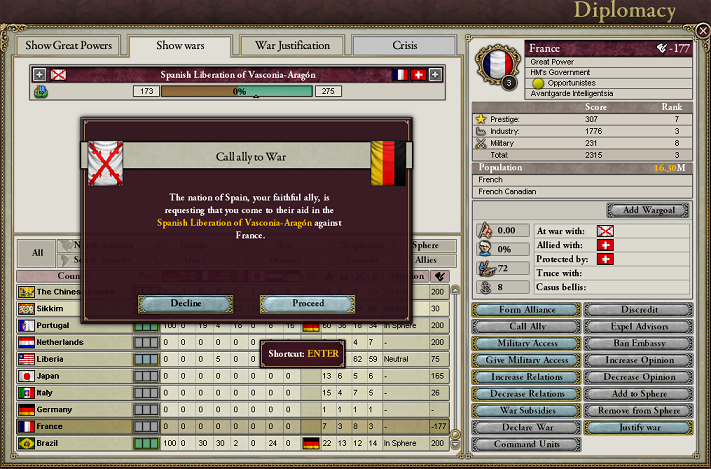The image size is (711, 469).
Task: Click the Justify war button
Action: [636, 428]
